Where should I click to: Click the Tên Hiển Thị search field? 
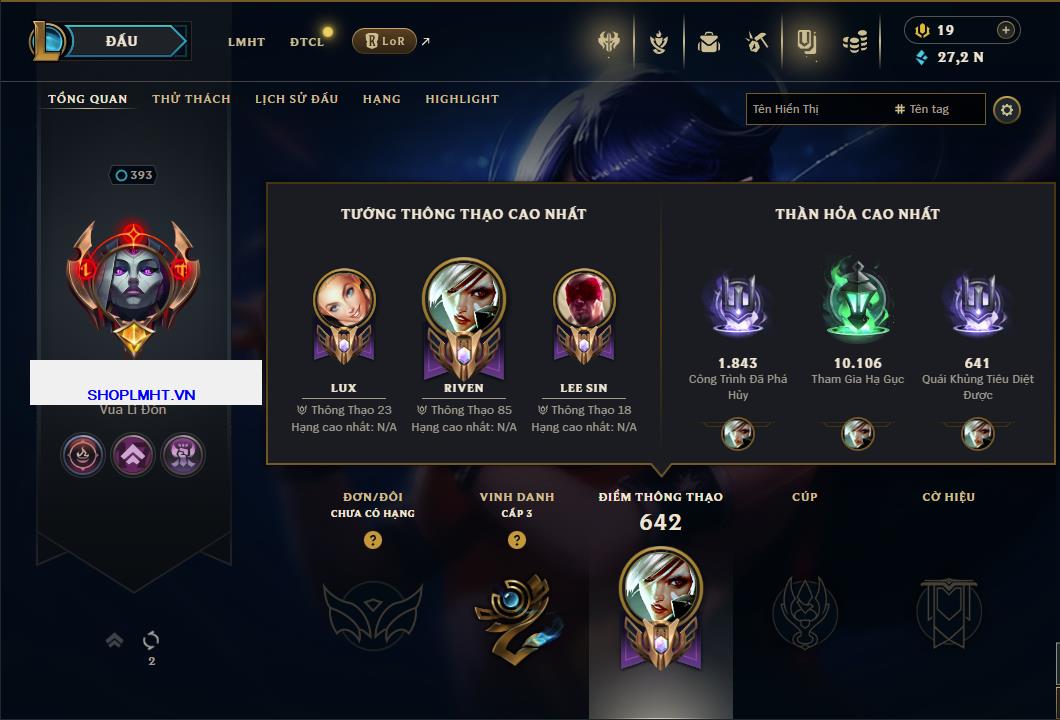[815, 109]
